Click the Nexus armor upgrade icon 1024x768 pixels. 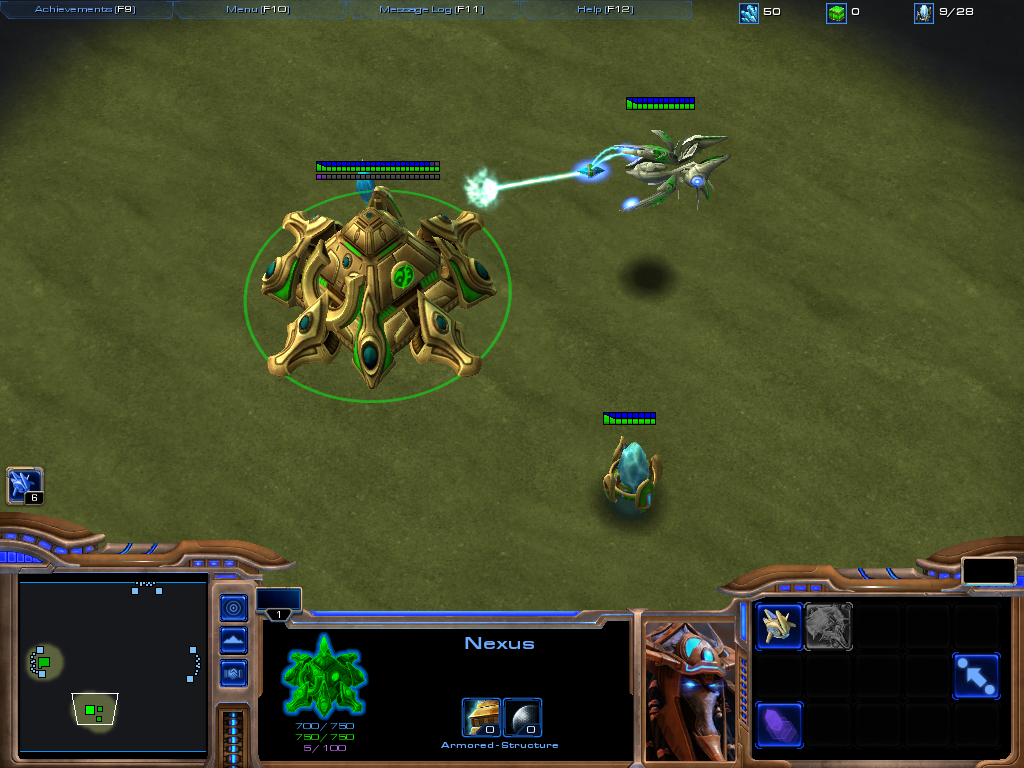(x=481, y=717)
